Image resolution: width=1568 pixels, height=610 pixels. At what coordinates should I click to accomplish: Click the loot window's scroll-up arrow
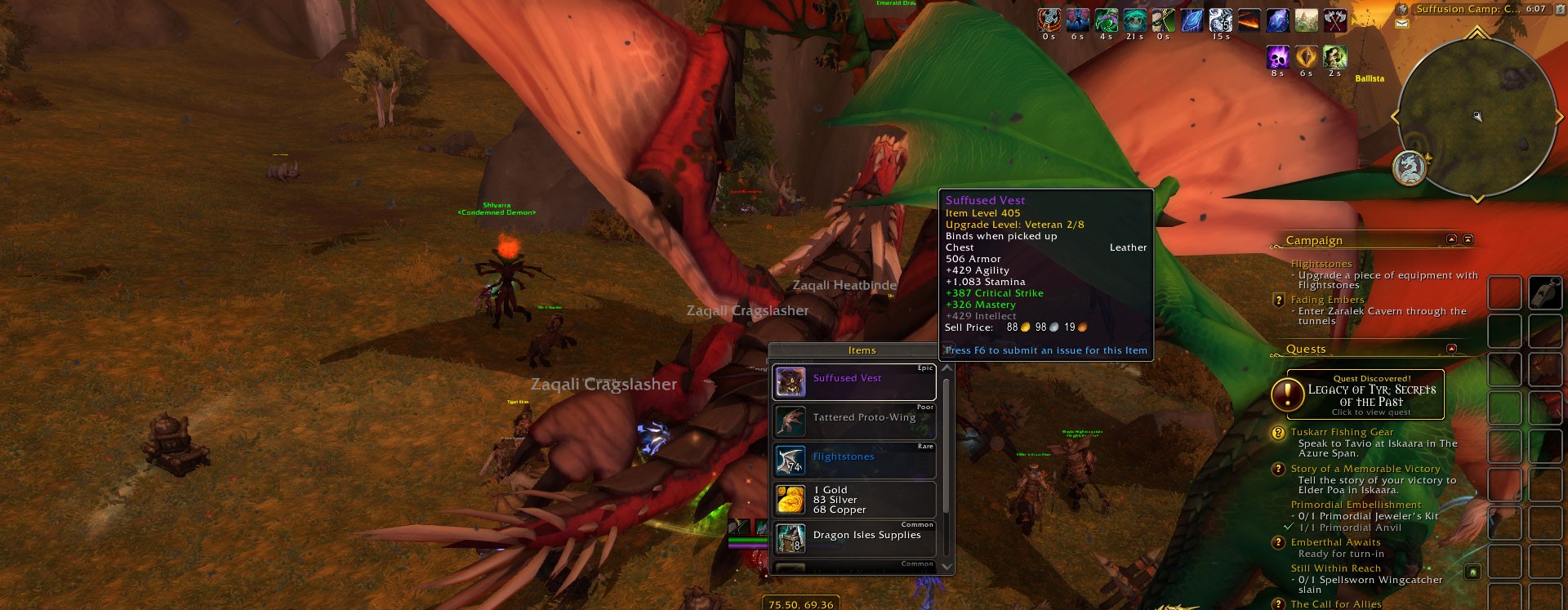coord(947,369)
